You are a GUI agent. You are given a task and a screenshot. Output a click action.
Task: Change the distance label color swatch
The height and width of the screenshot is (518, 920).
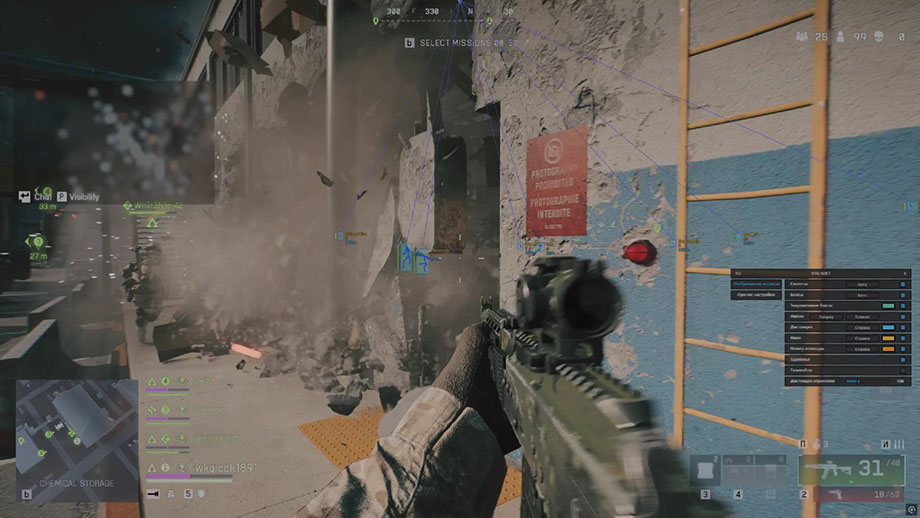coord(888,327)
